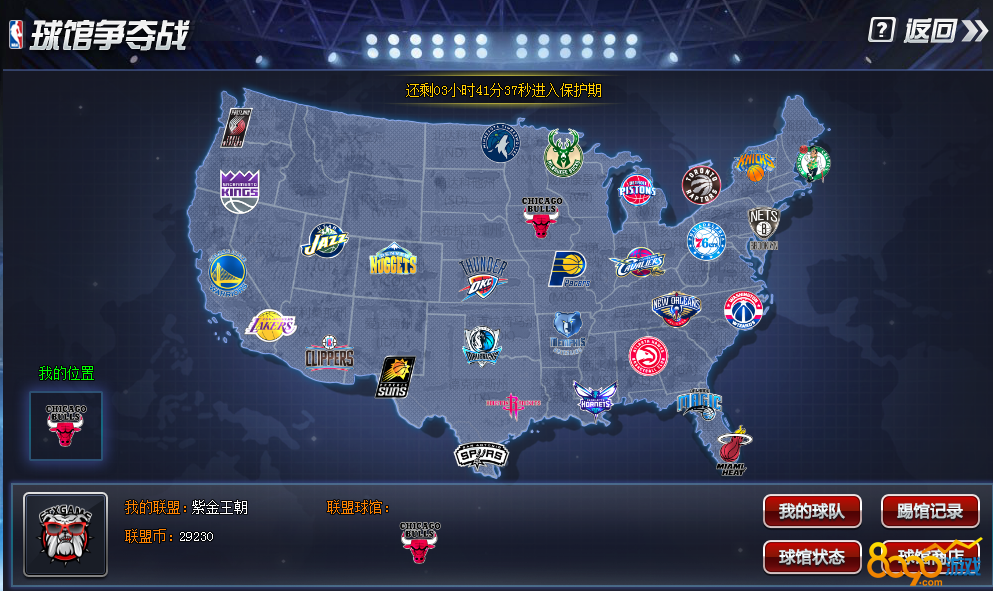Pick the Lakers arena on the map
This screenshot has height=591, width=993.
[x=272, y=325]
